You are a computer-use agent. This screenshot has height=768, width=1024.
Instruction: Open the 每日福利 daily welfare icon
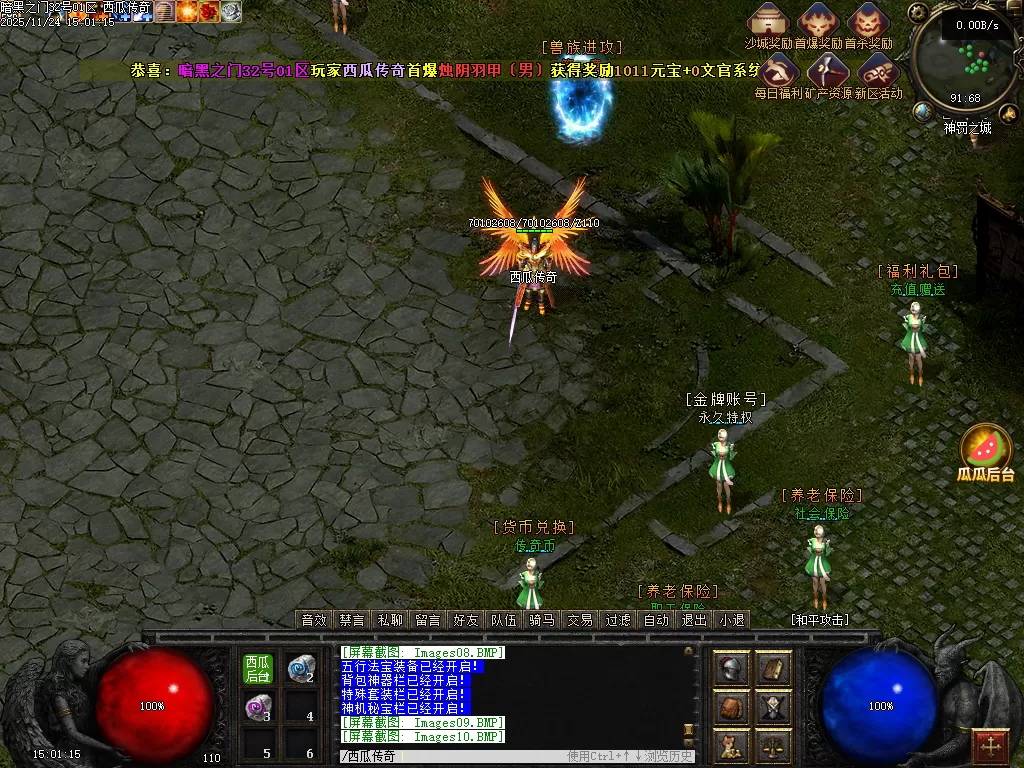coord(779,70)
